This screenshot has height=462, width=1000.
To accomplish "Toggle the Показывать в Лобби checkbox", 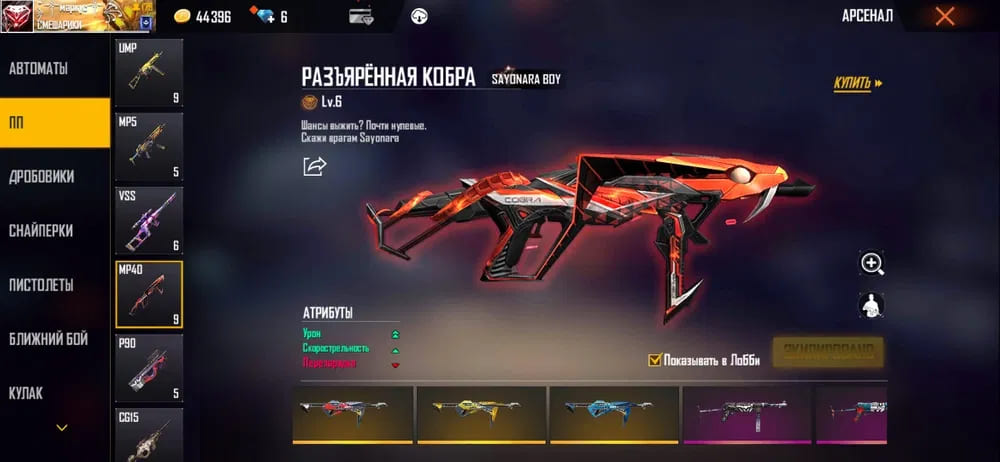I will tap(656, 360).
